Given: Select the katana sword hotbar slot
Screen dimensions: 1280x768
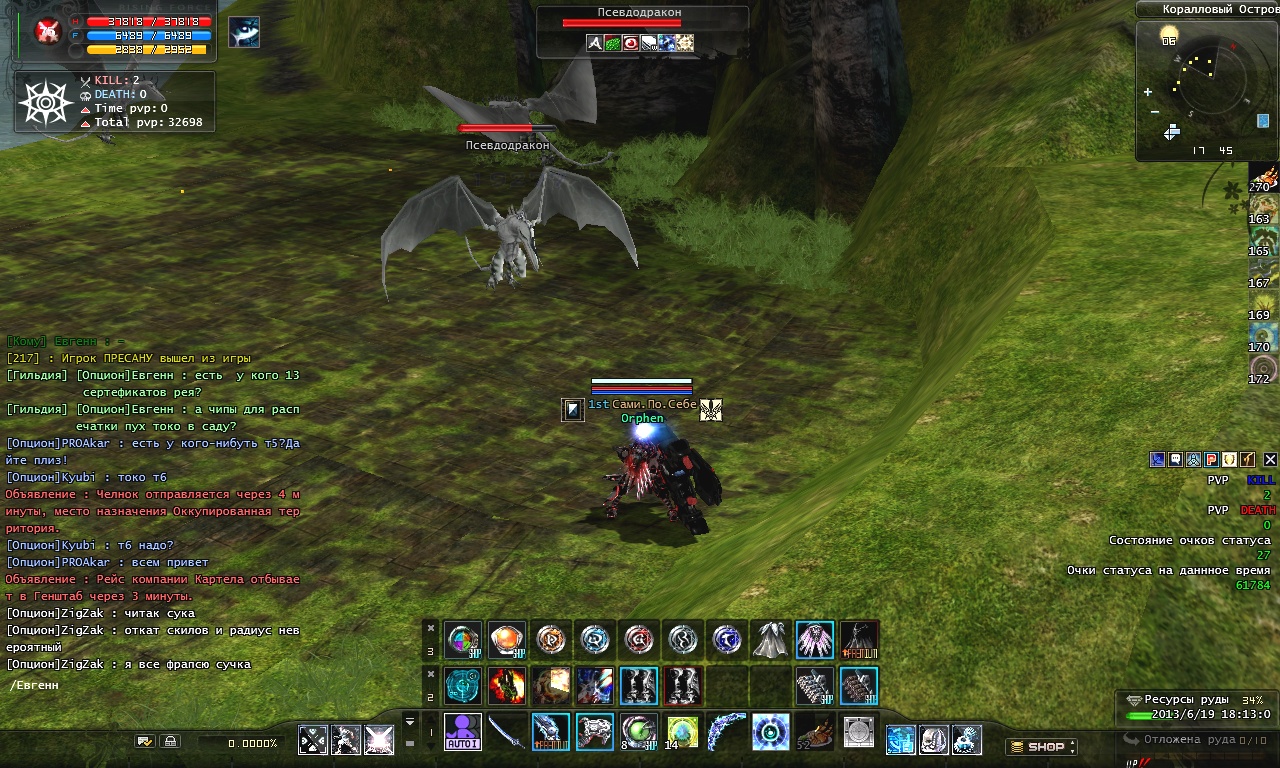Looking at the screenshot, I should click(x=507, y=731).
